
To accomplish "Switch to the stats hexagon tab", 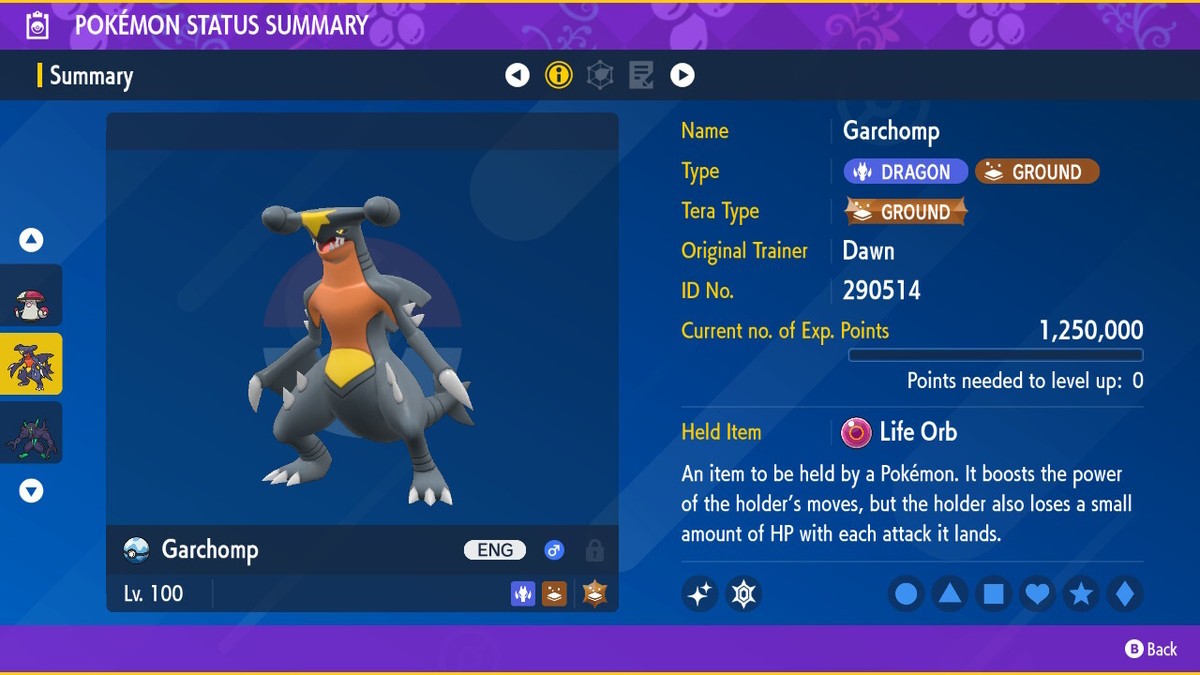I will 600,75.
